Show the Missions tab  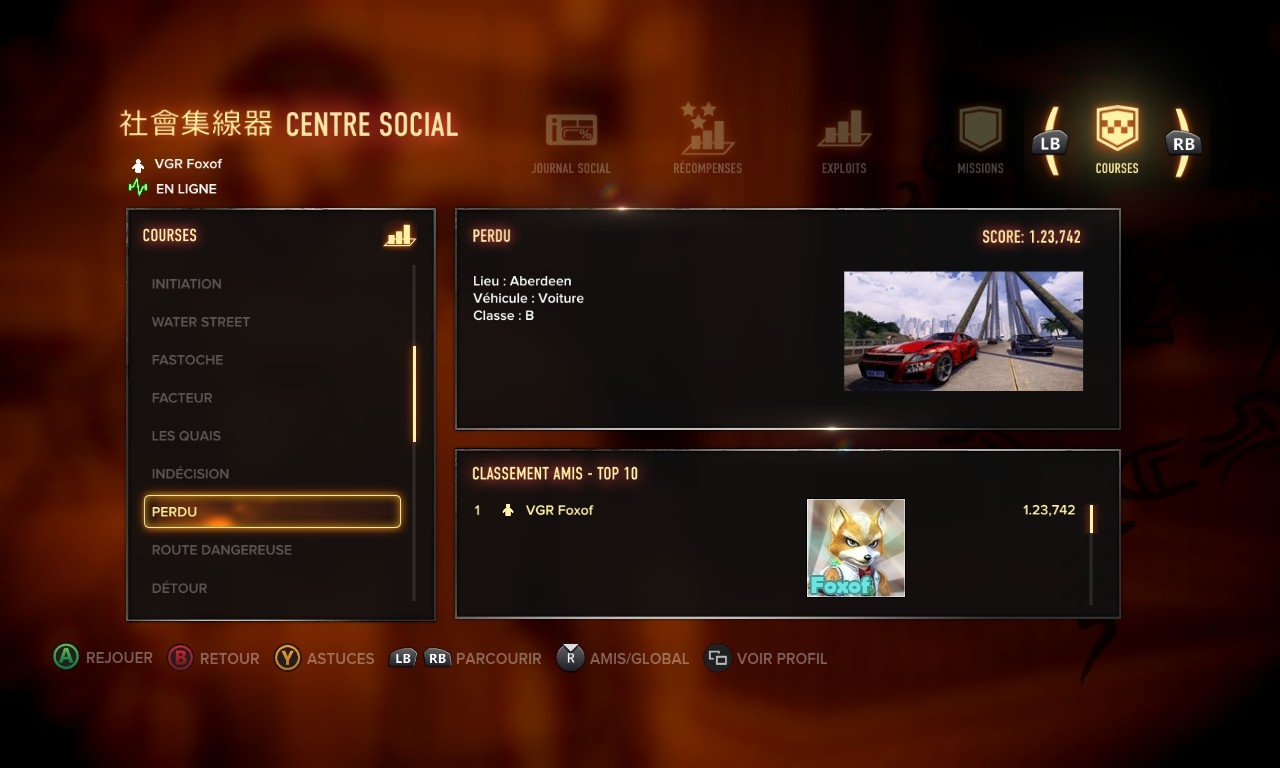point(980,140)
